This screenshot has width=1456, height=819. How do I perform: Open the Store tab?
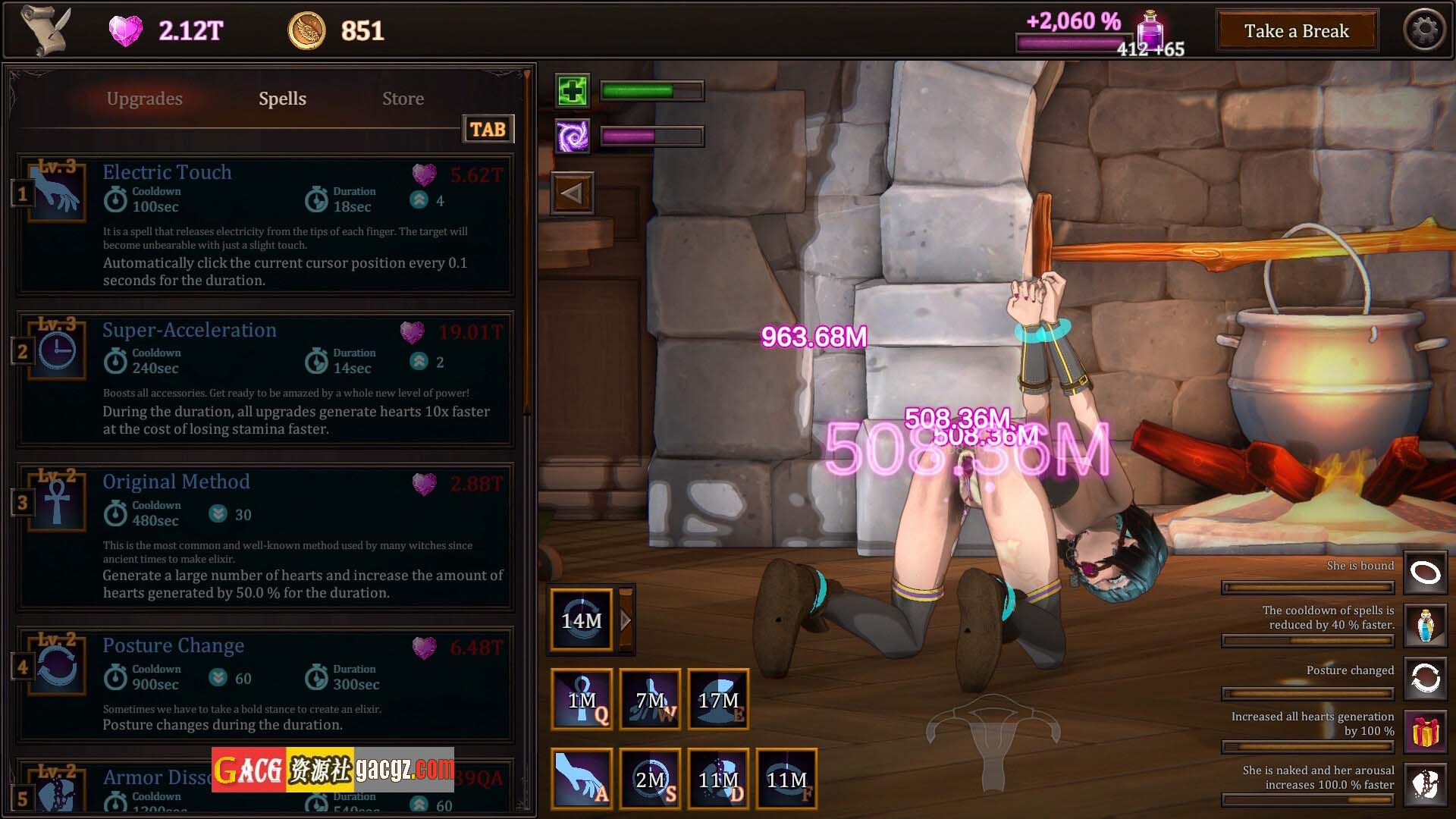click(403, 99)
